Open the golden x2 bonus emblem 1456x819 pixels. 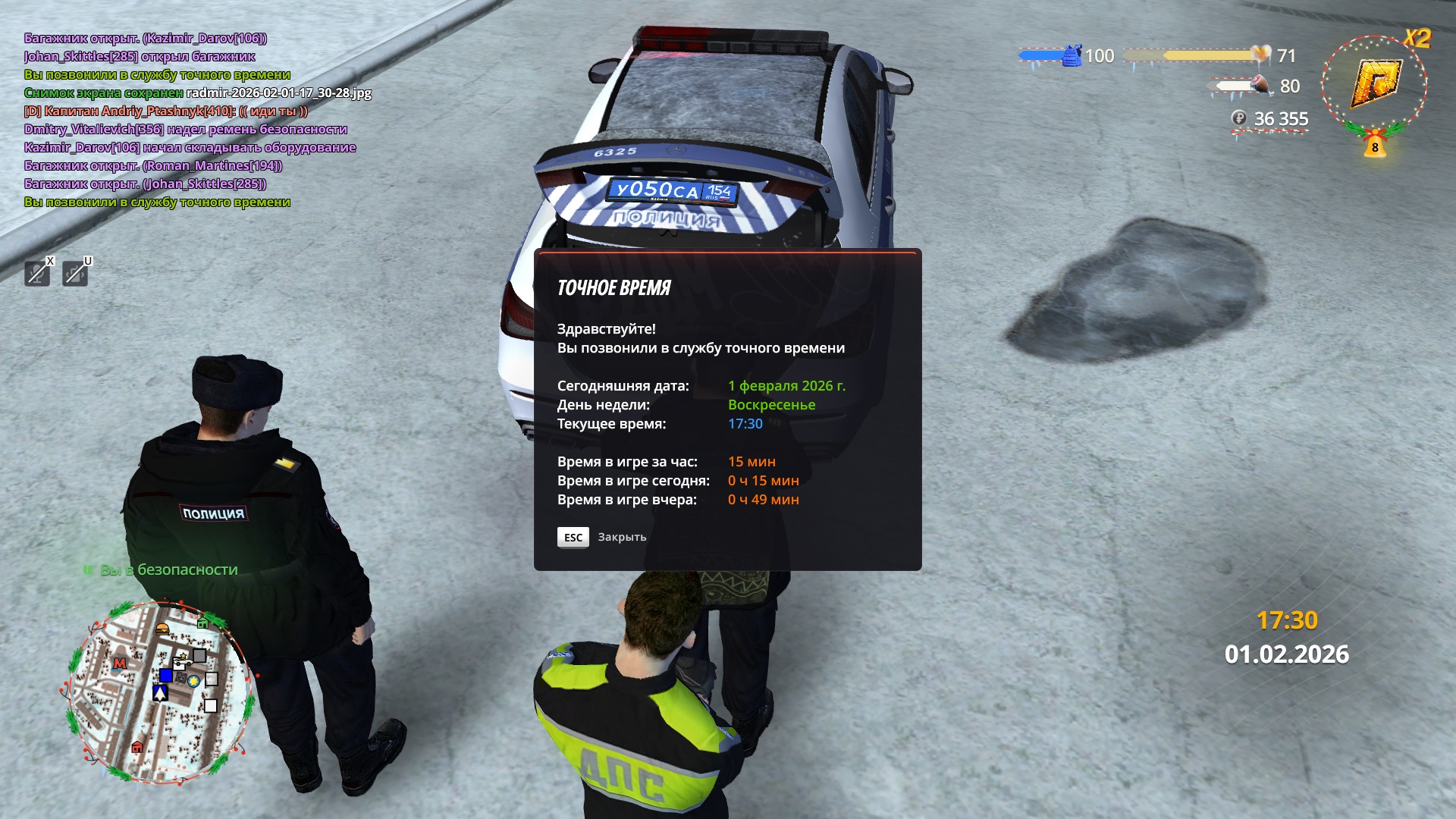click(1376, 83)
